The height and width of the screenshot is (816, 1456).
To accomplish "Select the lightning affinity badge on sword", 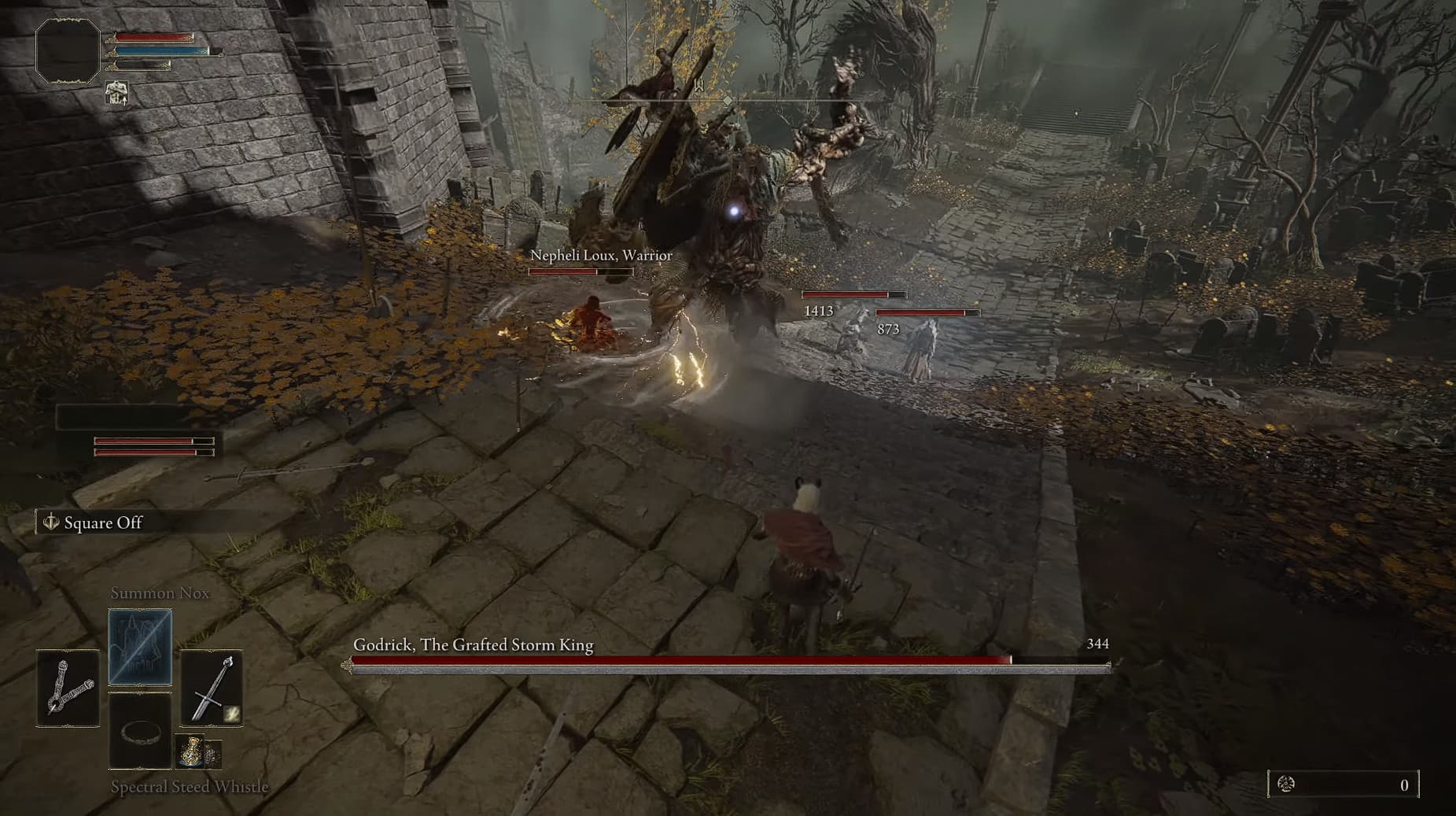I will [x=232, y=714].
